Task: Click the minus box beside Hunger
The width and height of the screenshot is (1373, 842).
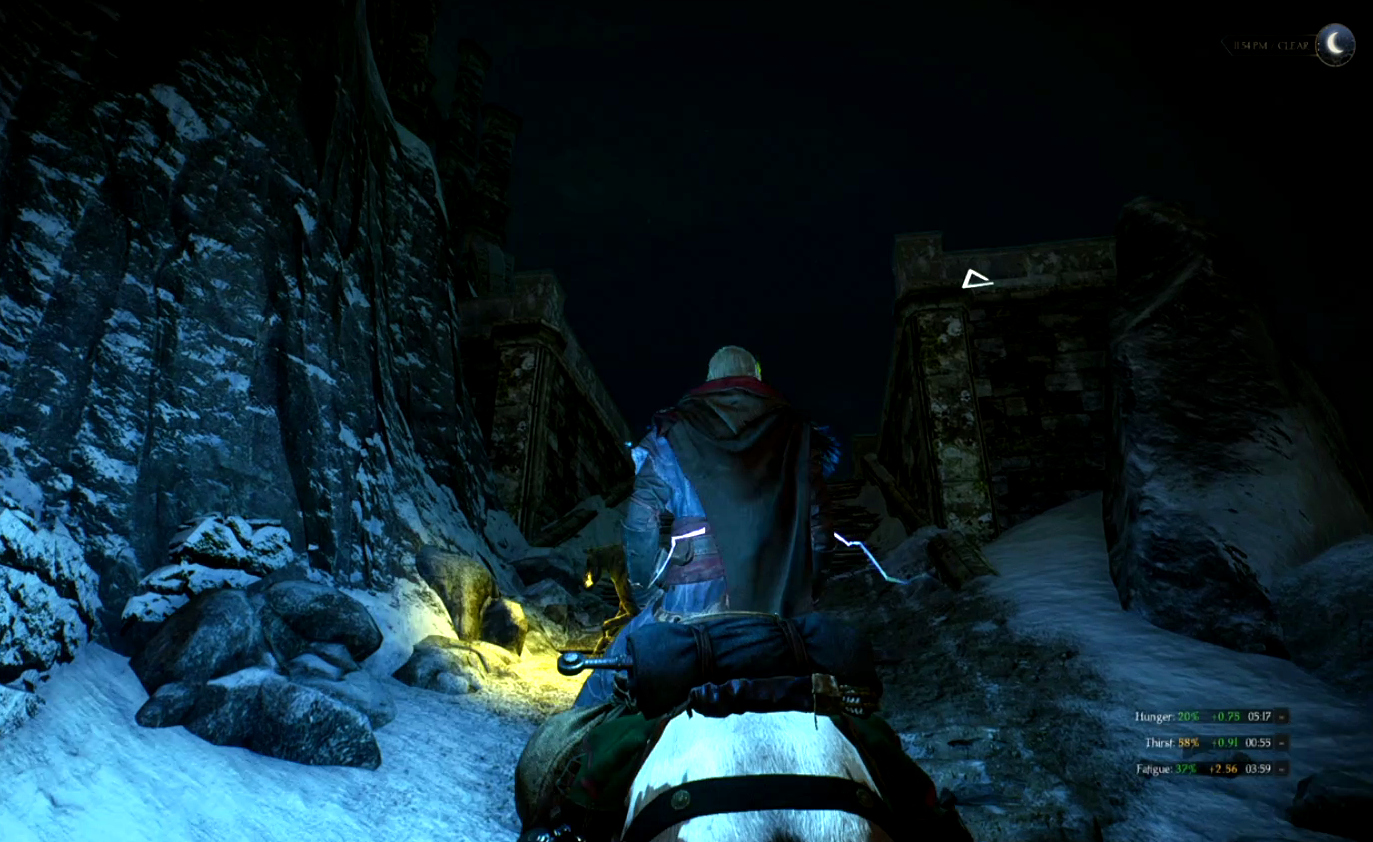Action: point(1282,716)
